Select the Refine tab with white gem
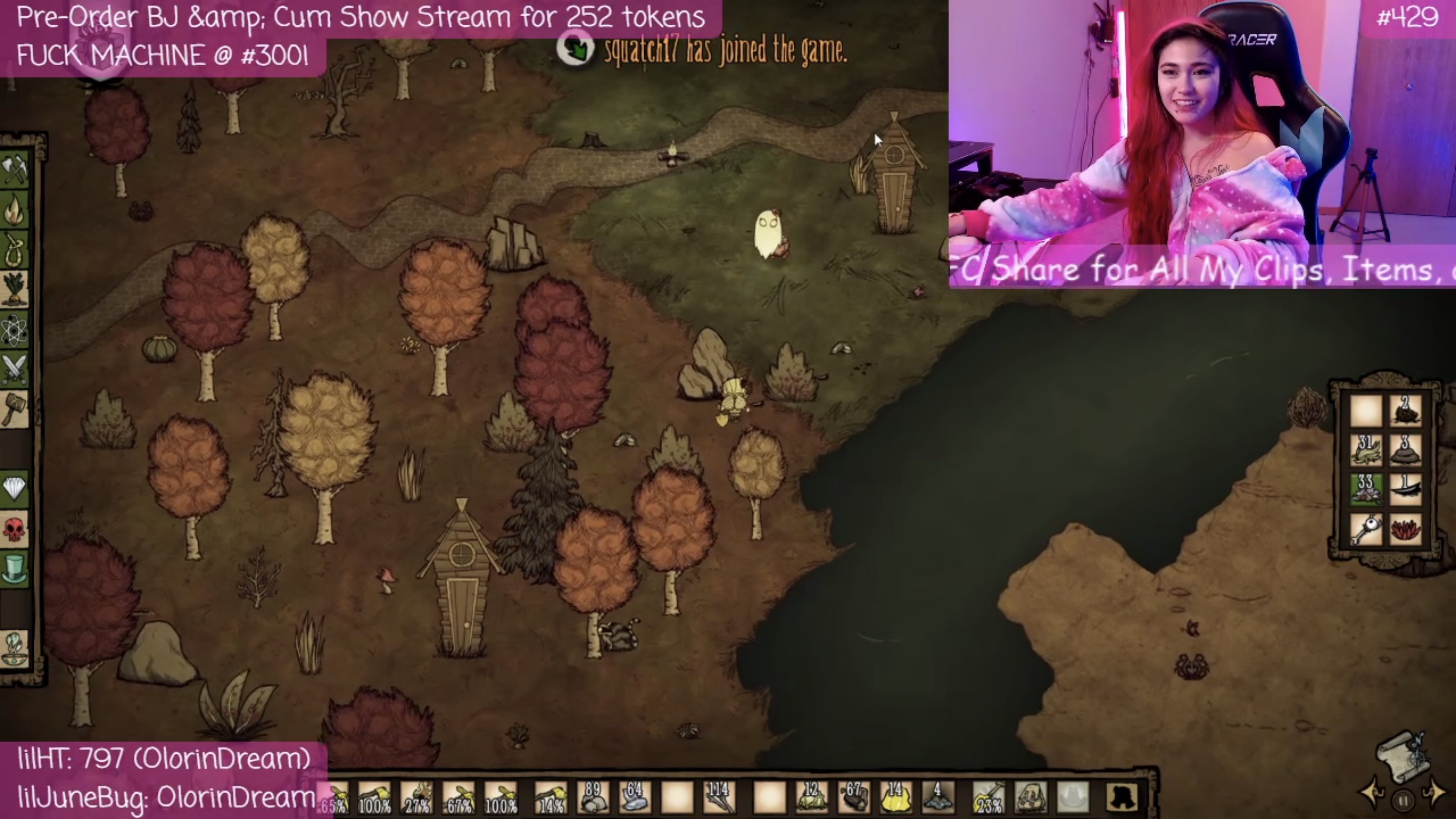The width and height of the screenshot is (1456, 819). tap(15, 488)
